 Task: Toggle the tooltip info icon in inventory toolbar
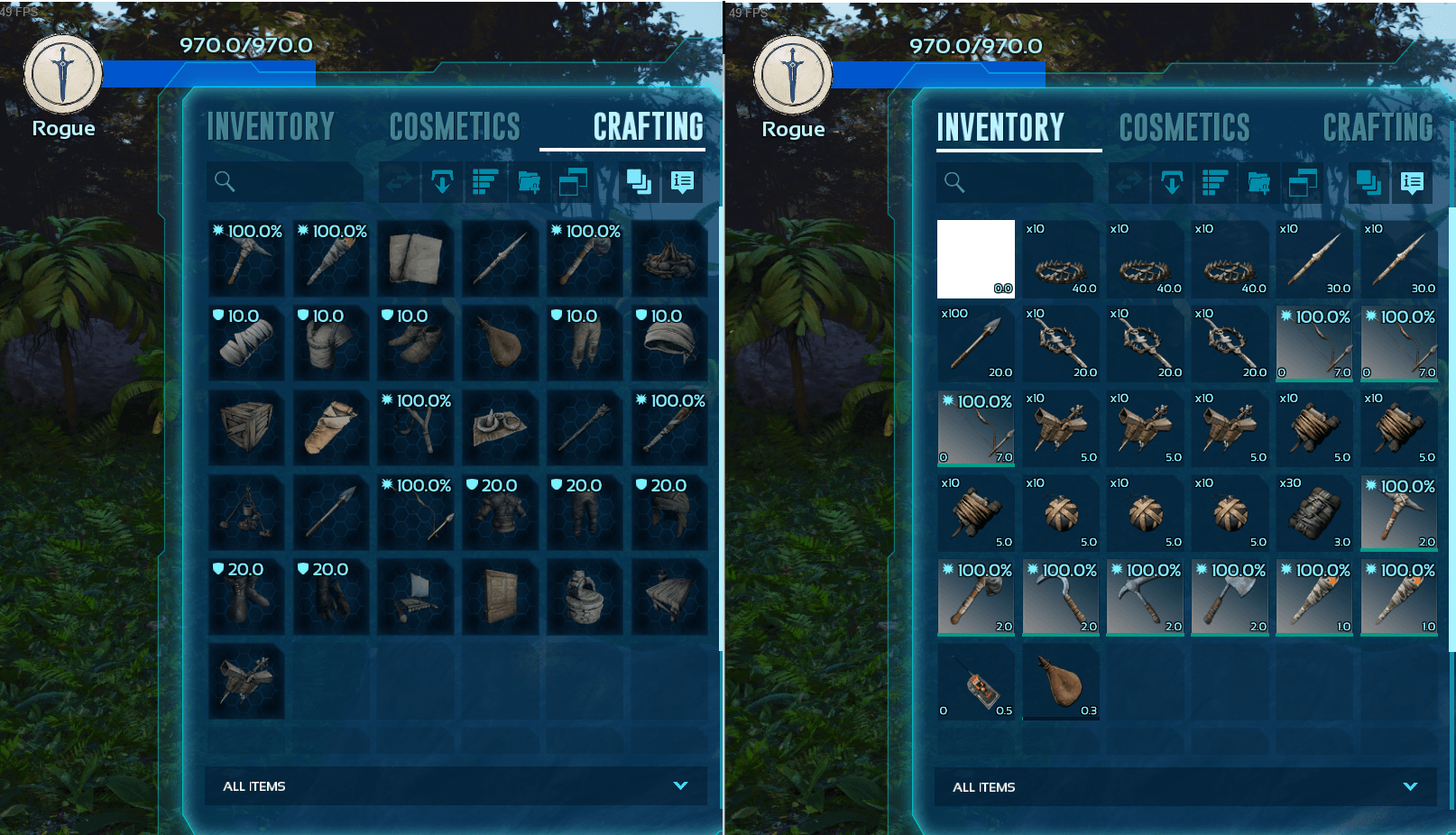[x=1412, y=182]
